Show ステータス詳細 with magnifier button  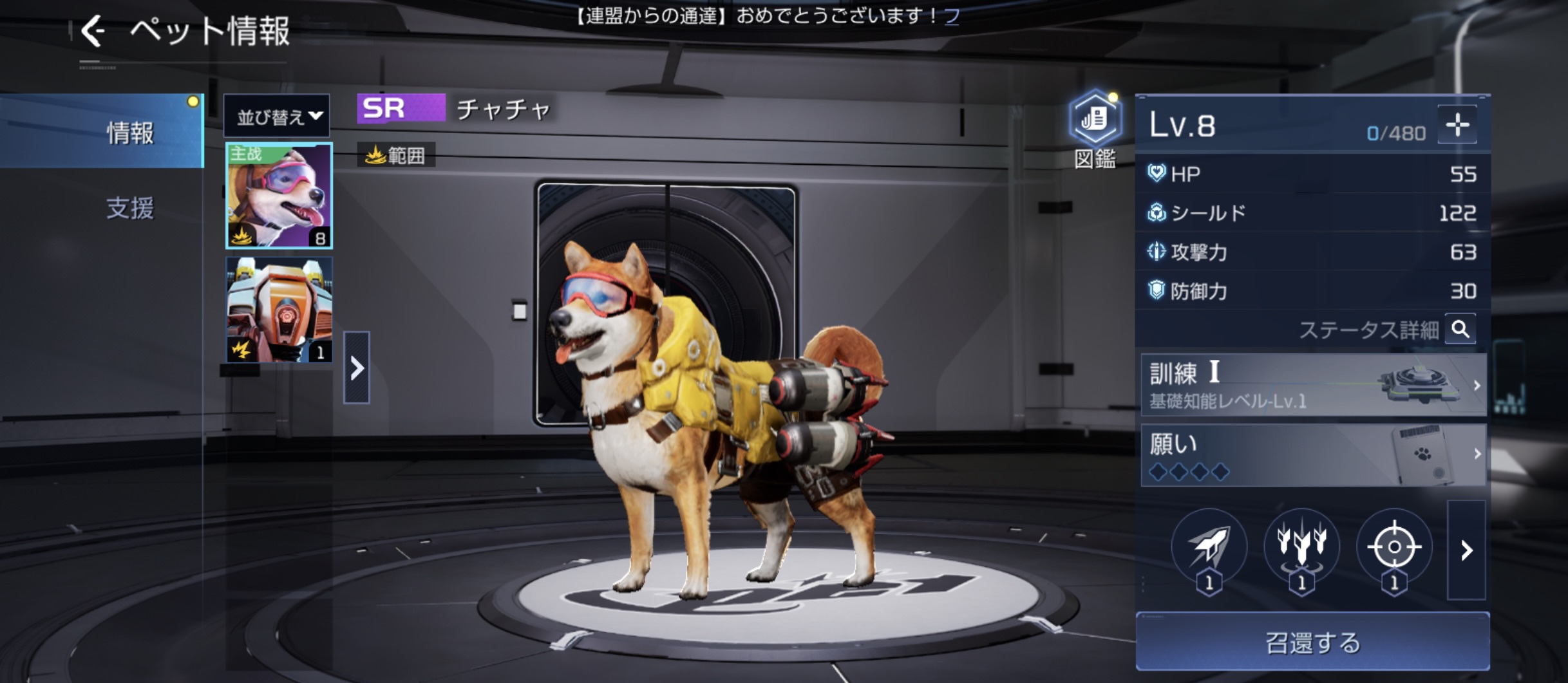click(1460, 330)
